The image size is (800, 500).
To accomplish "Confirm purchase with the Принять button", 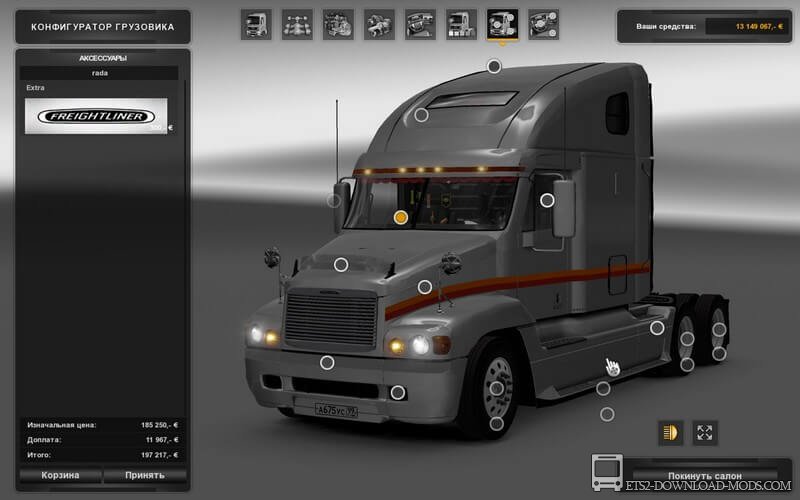I will tap(145, 475).
